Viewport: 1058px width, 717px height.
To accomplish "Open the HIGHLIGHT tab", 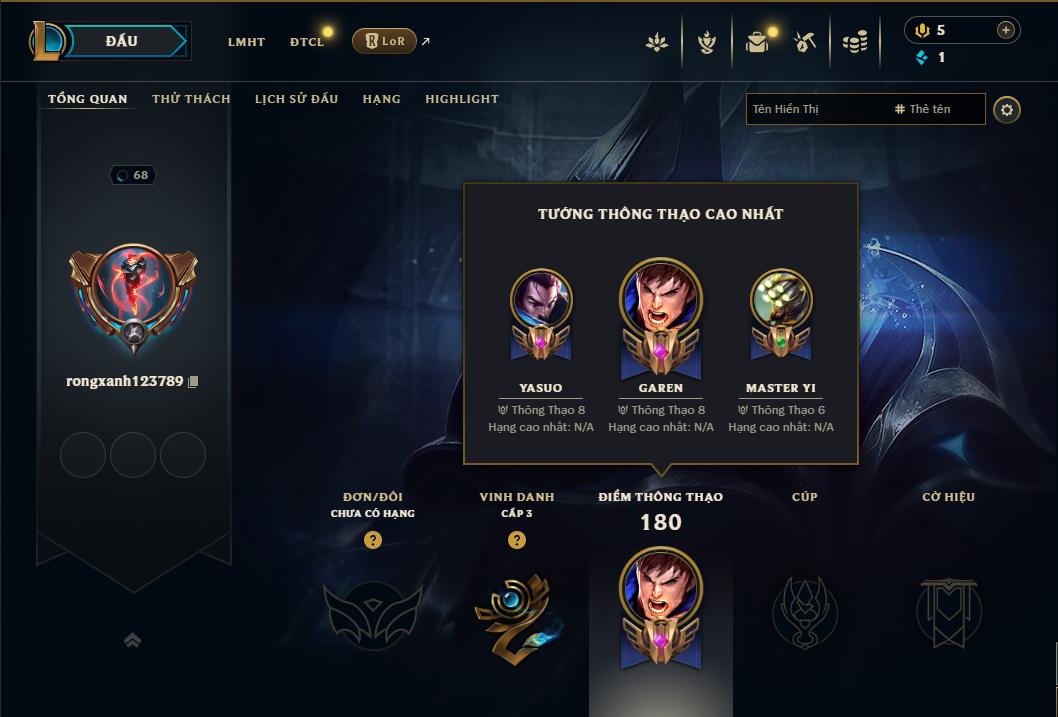I will click(461, 99).
